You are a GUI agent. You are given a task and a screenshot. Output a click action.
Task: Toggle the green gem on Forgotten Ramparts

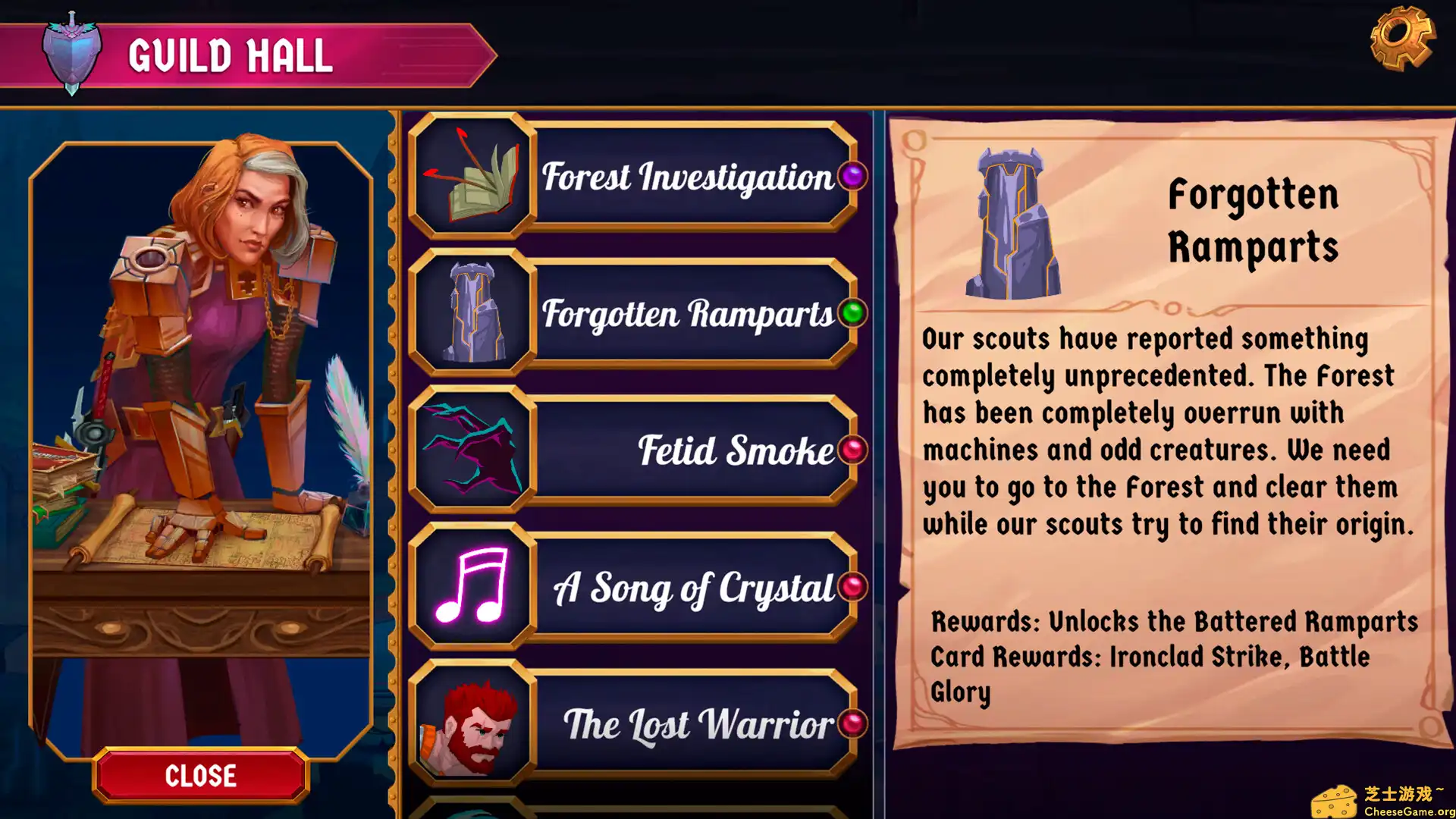852,314
